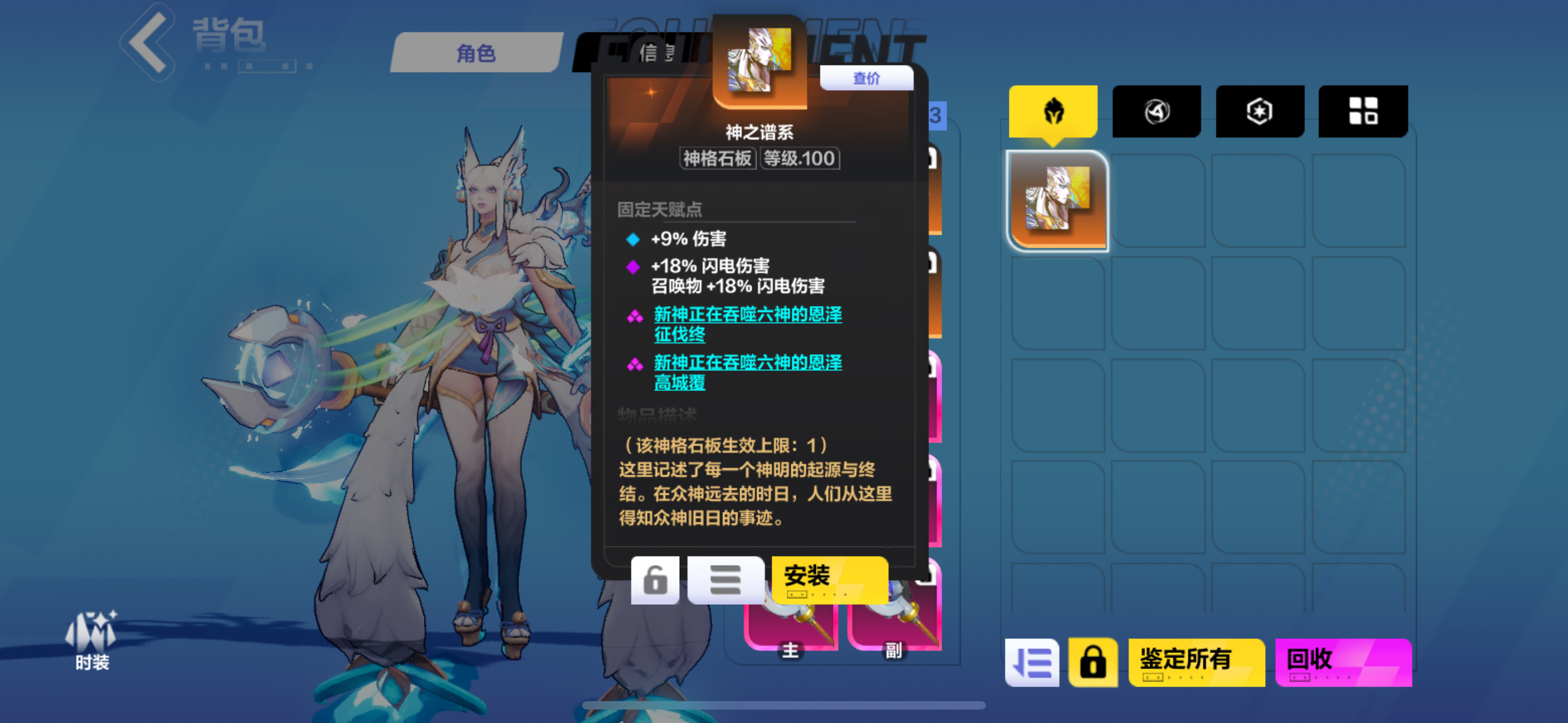Switch to the 角色 tab
This screenshot has width=1568, height=723.
pos(477,53)
